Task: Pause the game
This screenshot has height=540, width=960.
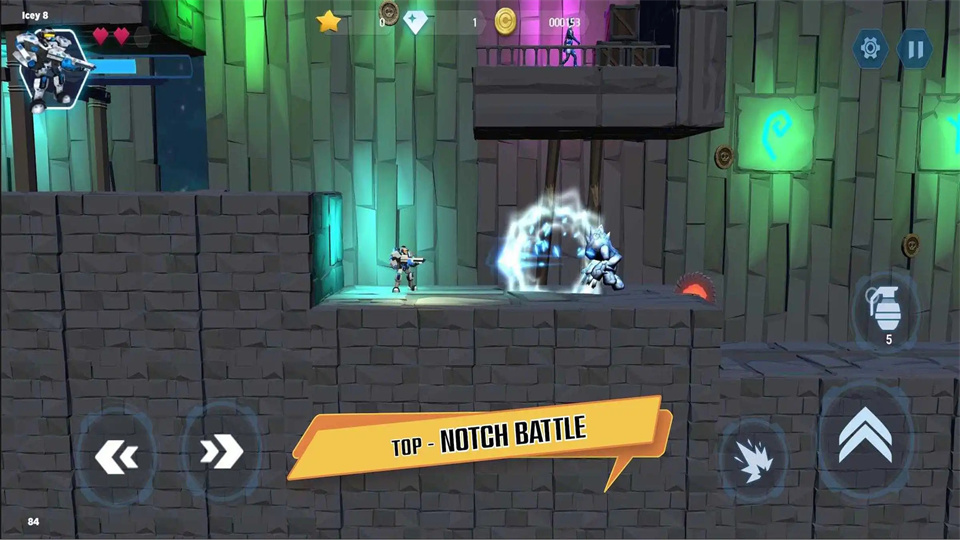Action: 914,48
